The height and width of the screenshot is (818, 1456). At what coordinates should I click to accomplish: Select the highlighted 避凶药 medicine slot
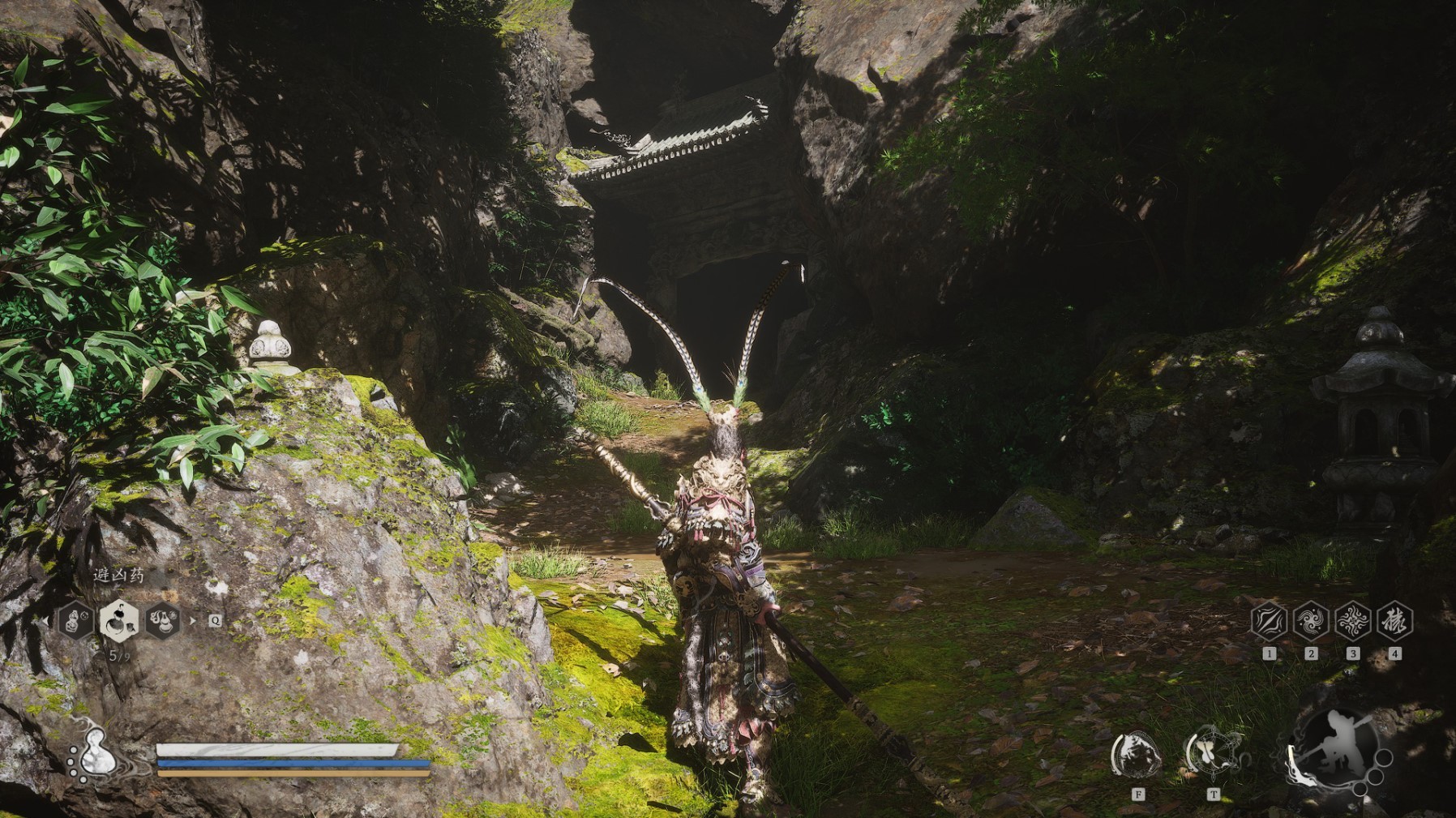click(118, 621)
